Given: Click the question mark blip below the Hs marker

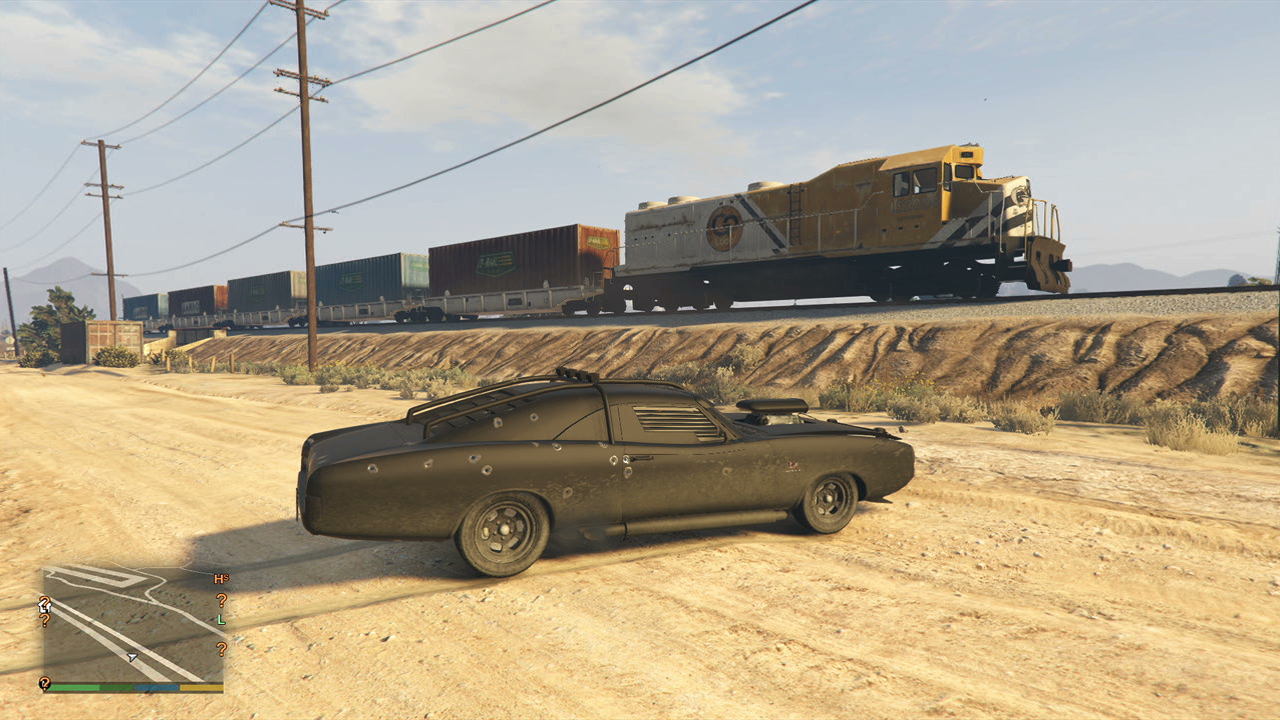Looking at the screenshot, I should 221,600.
